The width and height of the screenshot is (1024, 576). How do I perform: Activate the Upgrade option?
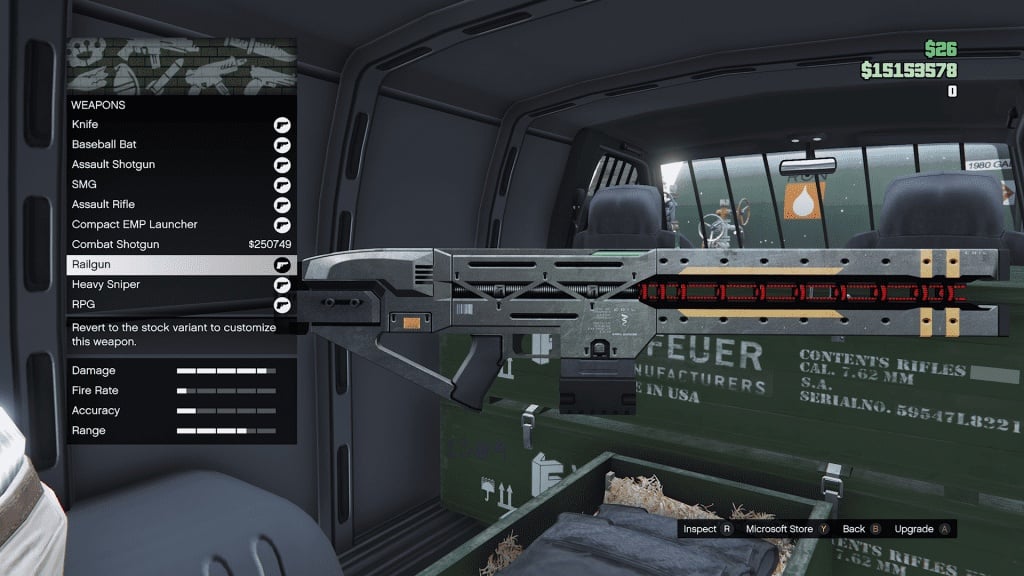pos(922,529)
